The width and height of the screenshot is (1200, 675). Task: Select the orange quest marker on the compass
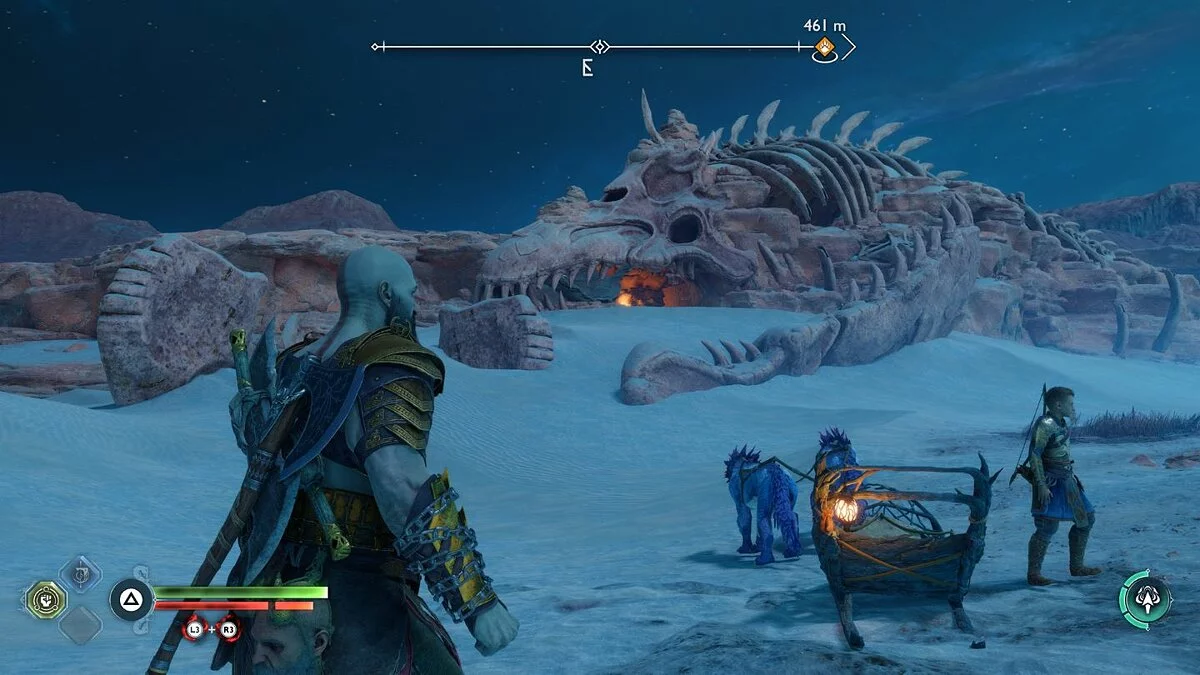(824, 47)
